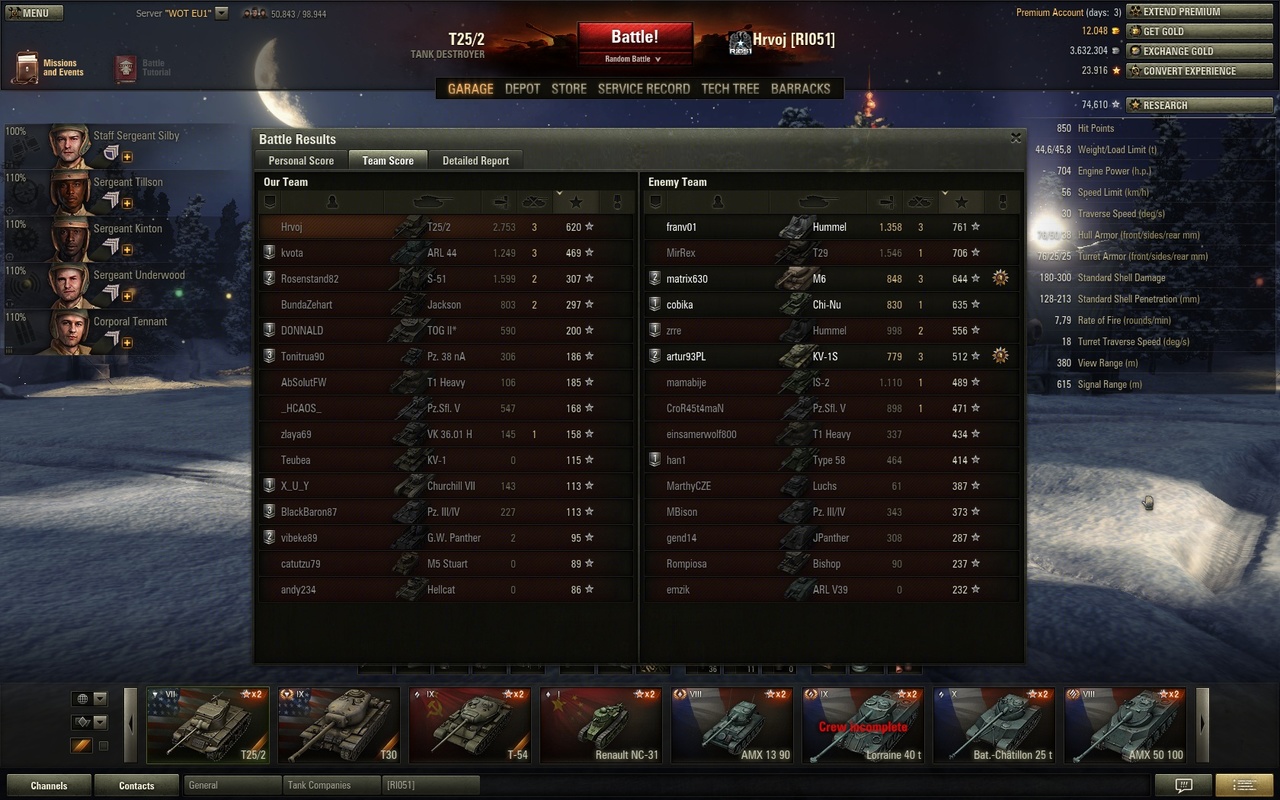View the Service Record

644,89
